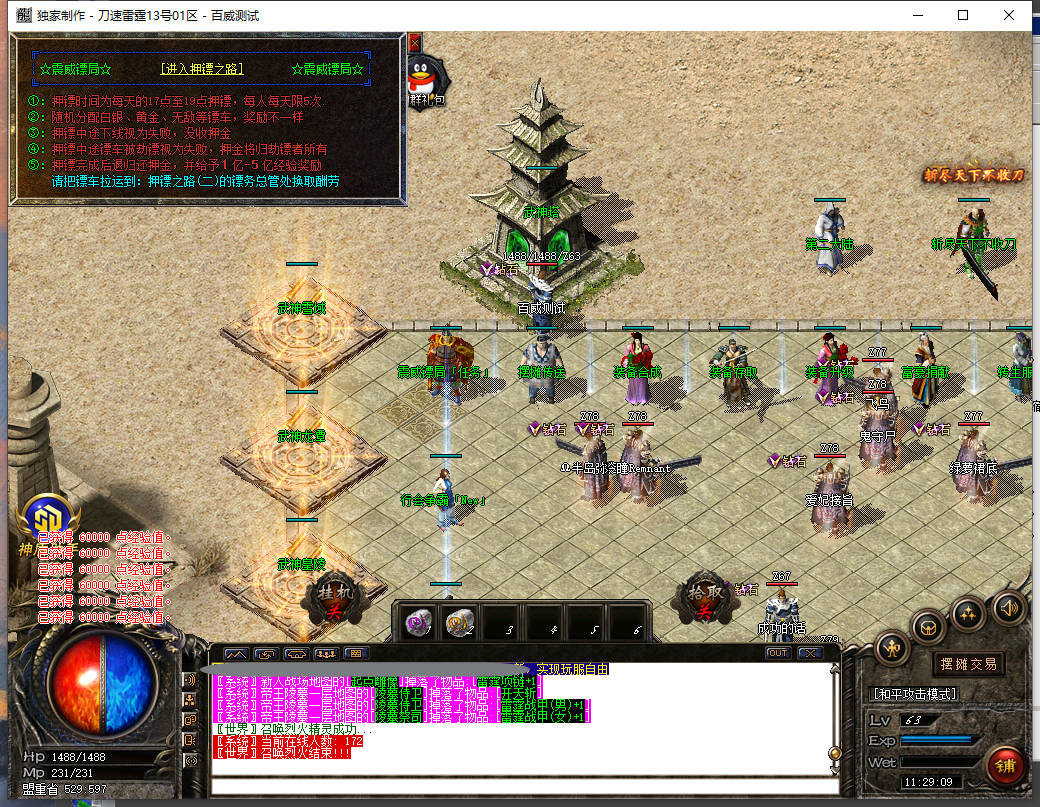
Task: Click the 进入押镖之路 link
Action: pos(202,69)
